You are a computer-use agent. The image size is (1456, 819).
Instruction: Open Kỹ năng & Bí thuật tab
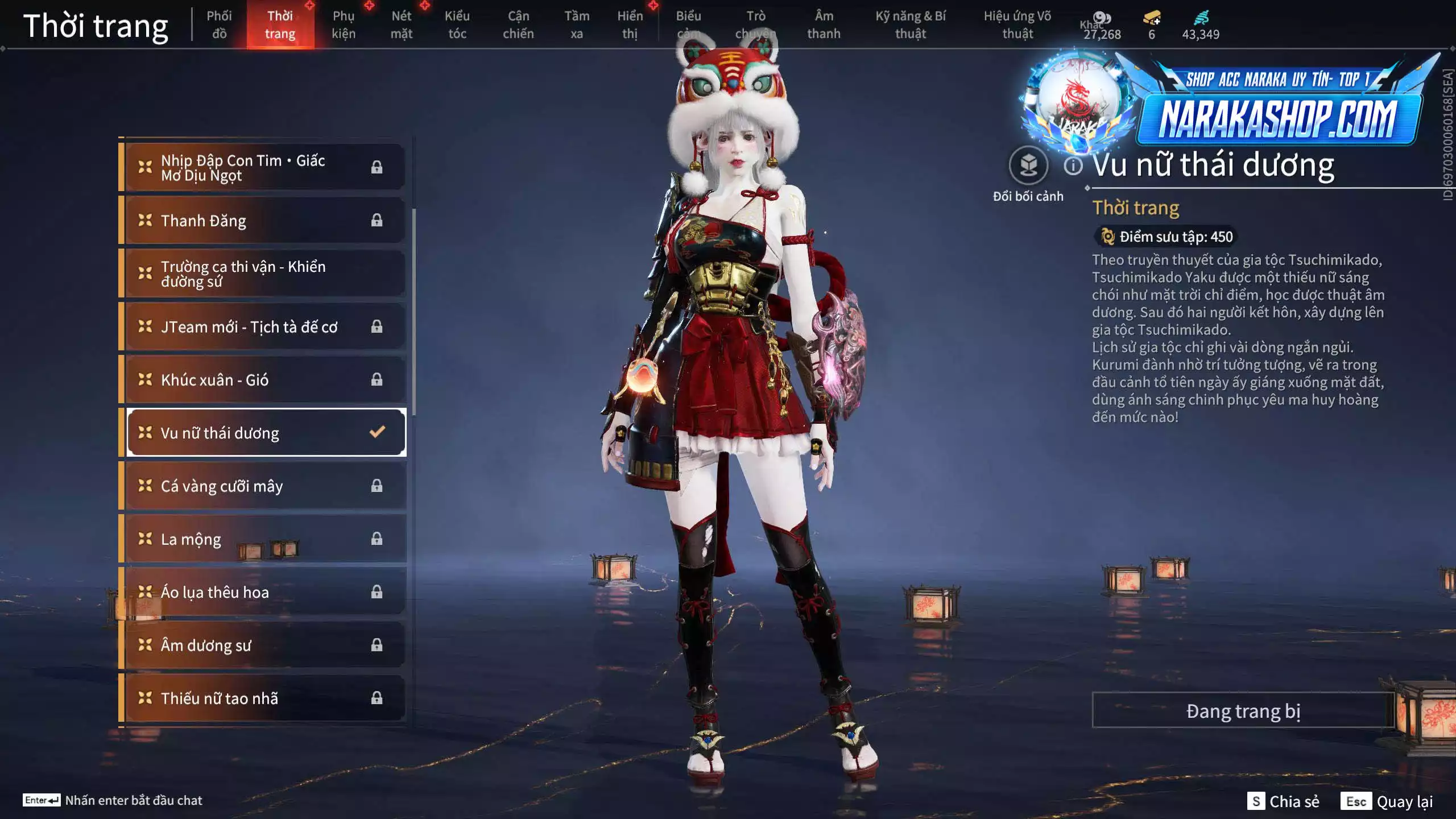[x=910, y=25]
